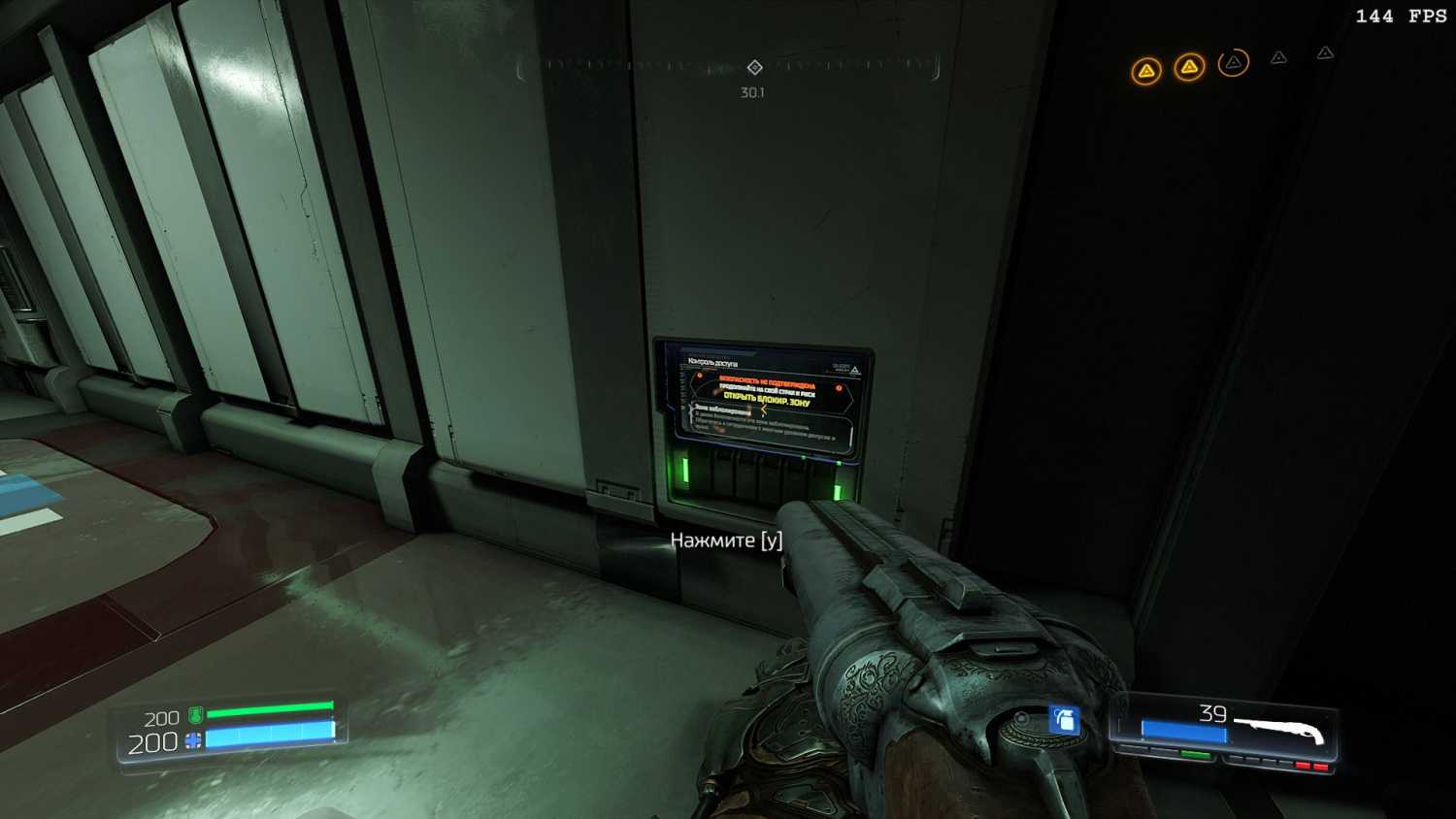Select the hollow-ringed challenge triangle icon
Image resolution: width=1456 pixels, height=819 pixels.
tap(1233, 63)
